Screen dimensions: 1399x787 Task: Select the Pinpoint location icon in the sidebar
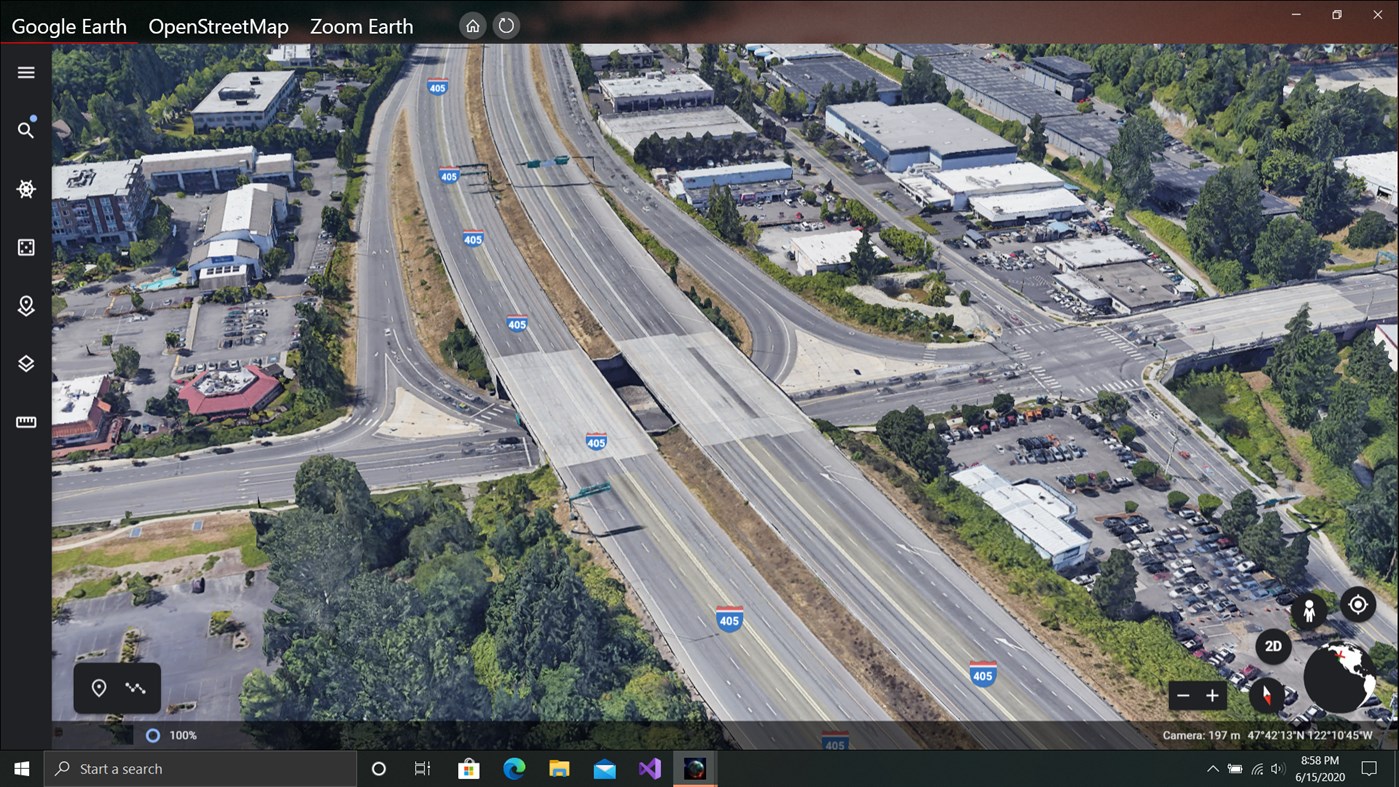(25, 305)
